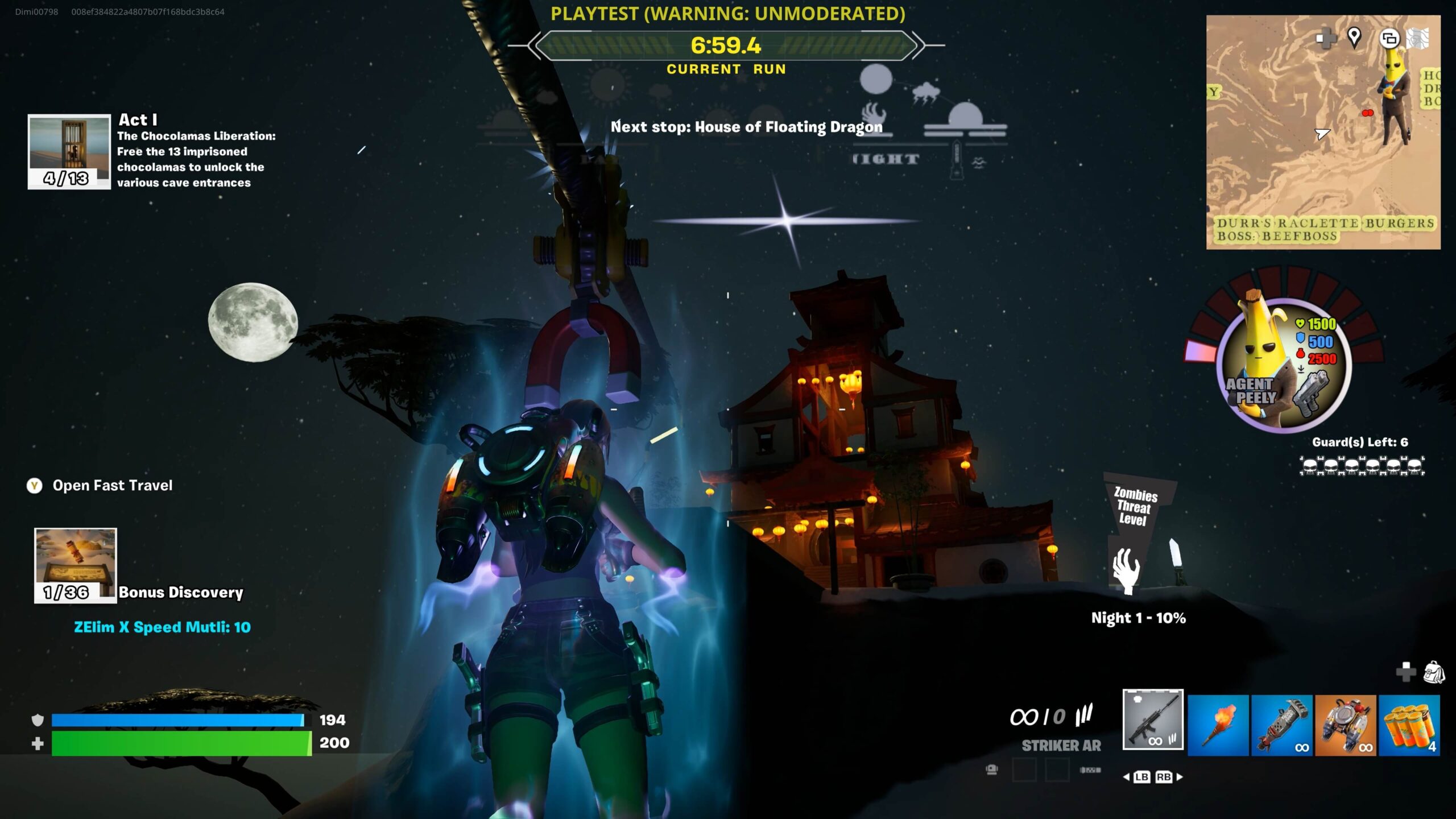The height and width of the screenshot is (819, 1456).
Task: Select the flaming torch hotbar slot
Action: tap(1218, 725)
